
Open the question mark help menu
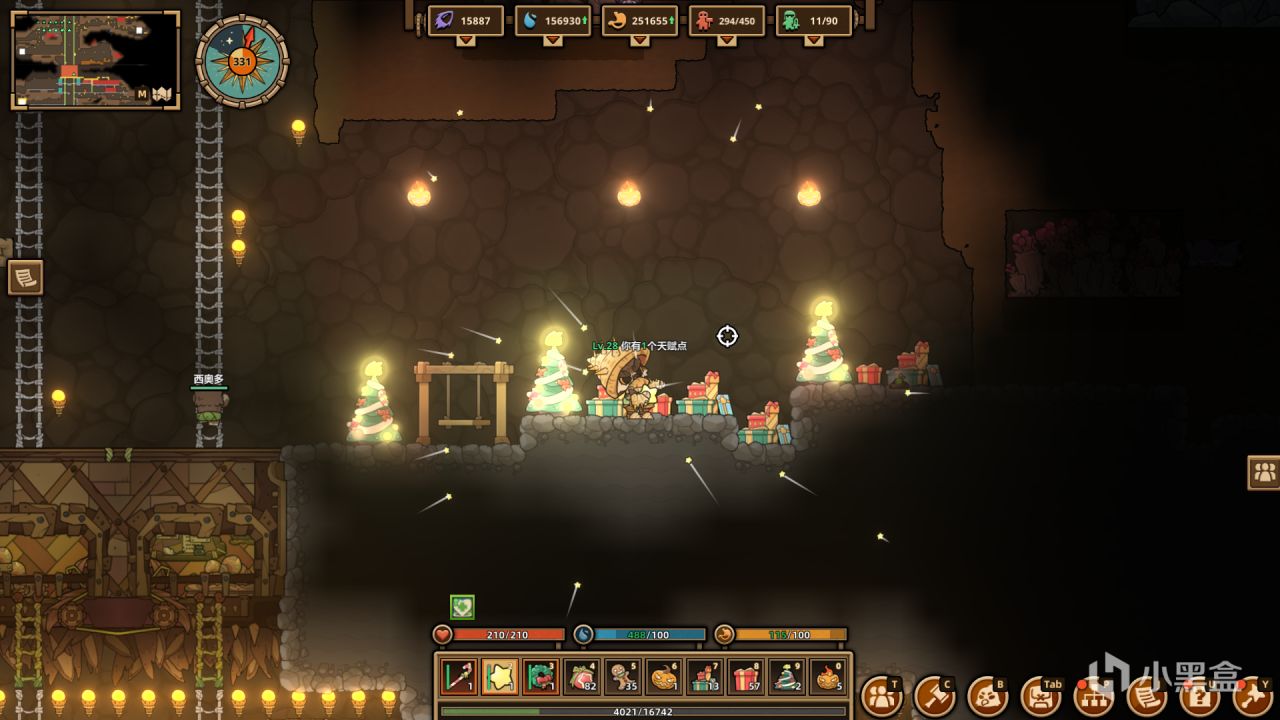[1200, 696]
